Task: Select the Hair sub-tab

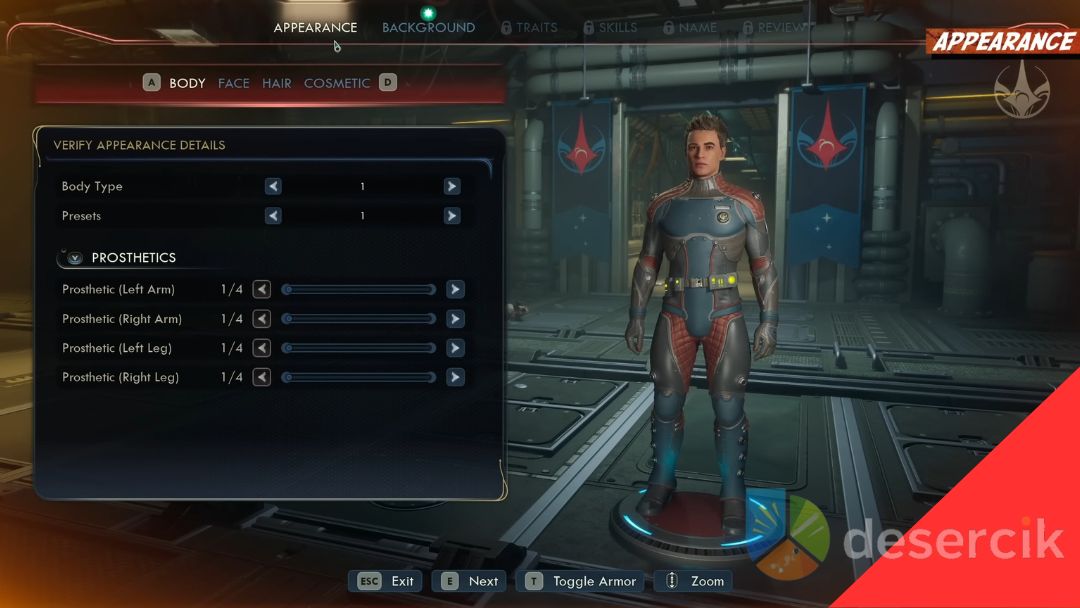Action: [x=277, y=83]
